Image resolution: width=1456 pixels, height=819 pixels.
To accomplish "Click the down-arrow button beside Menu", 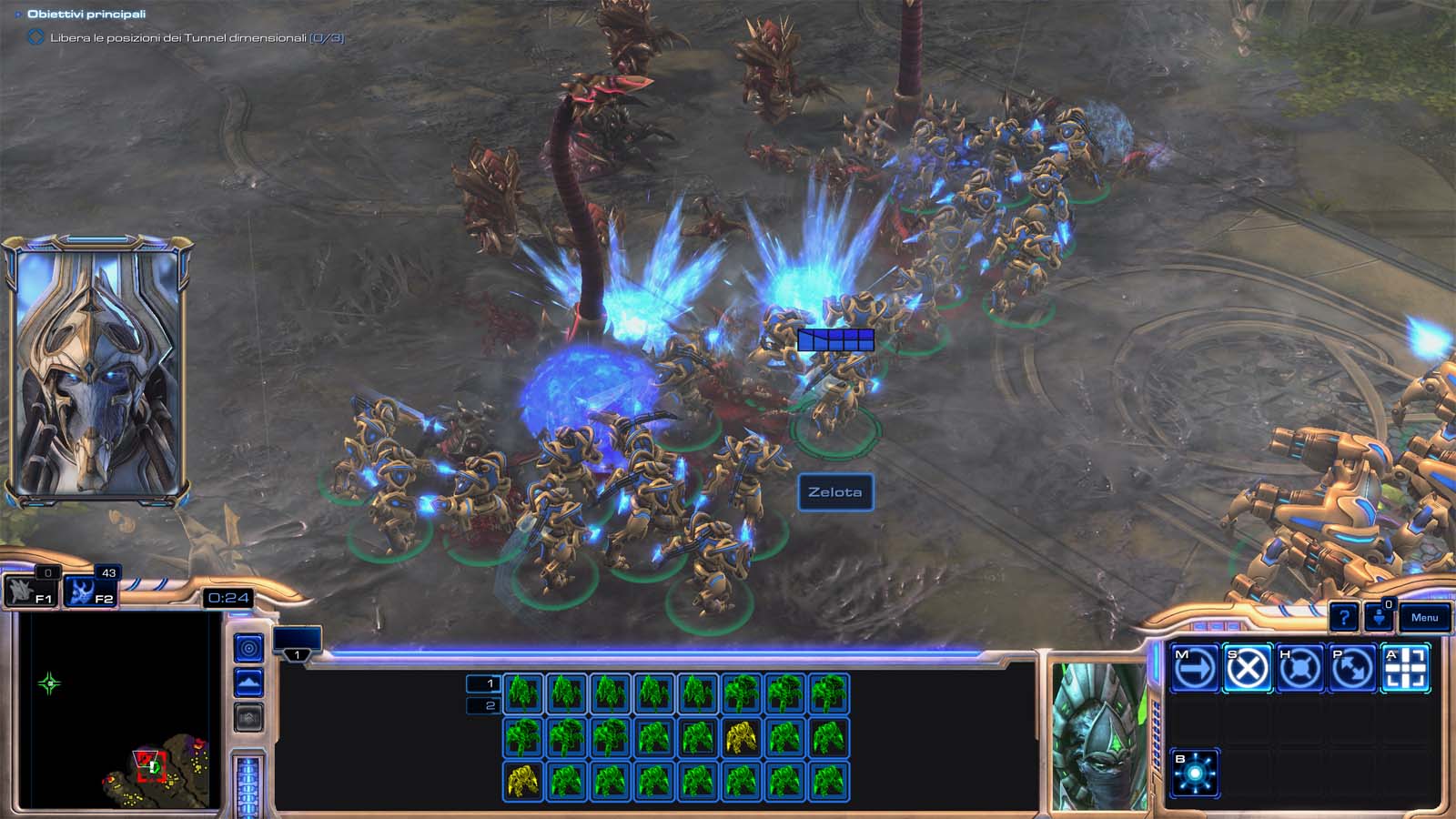I will tap(1379, 618).
